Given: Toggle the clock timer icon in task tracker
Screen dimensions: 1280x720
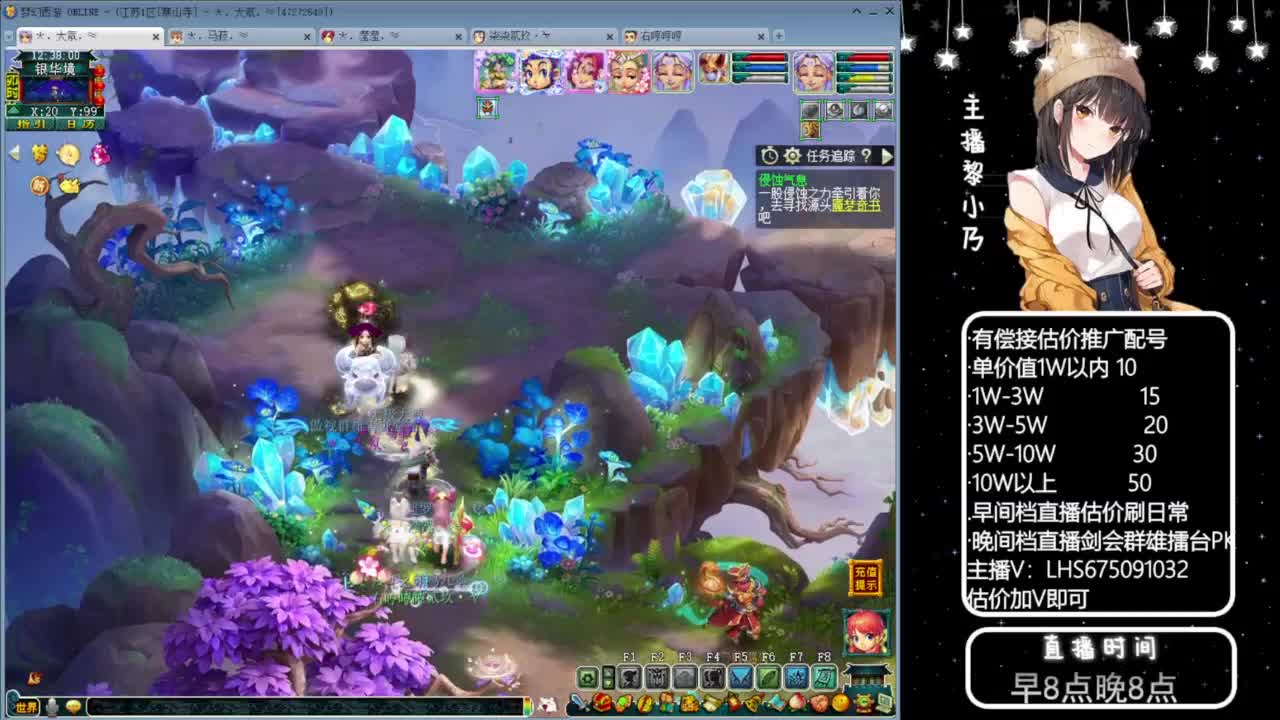Looking at the screenshot, I should pyautogui.click(x=769, y=155).
